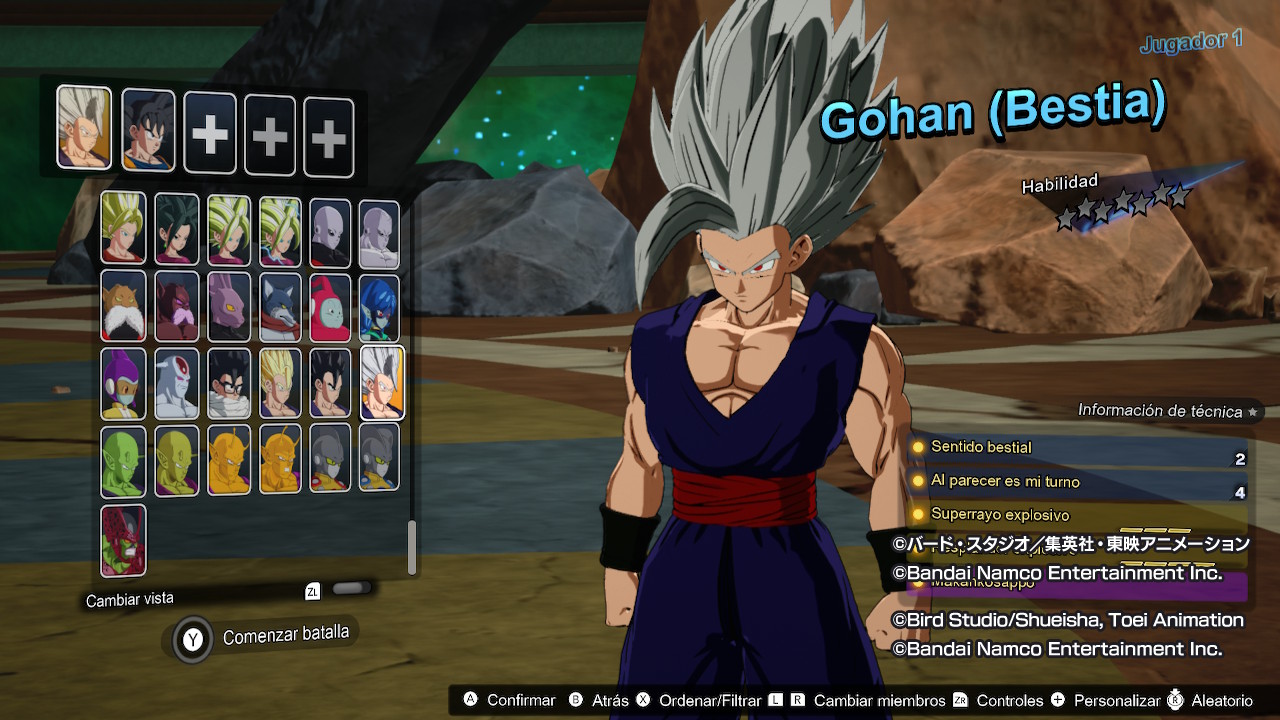Select Bergamo the wolf portrait
The height and width of the screenshot is (720, 1280).
(x=280, y=306)
